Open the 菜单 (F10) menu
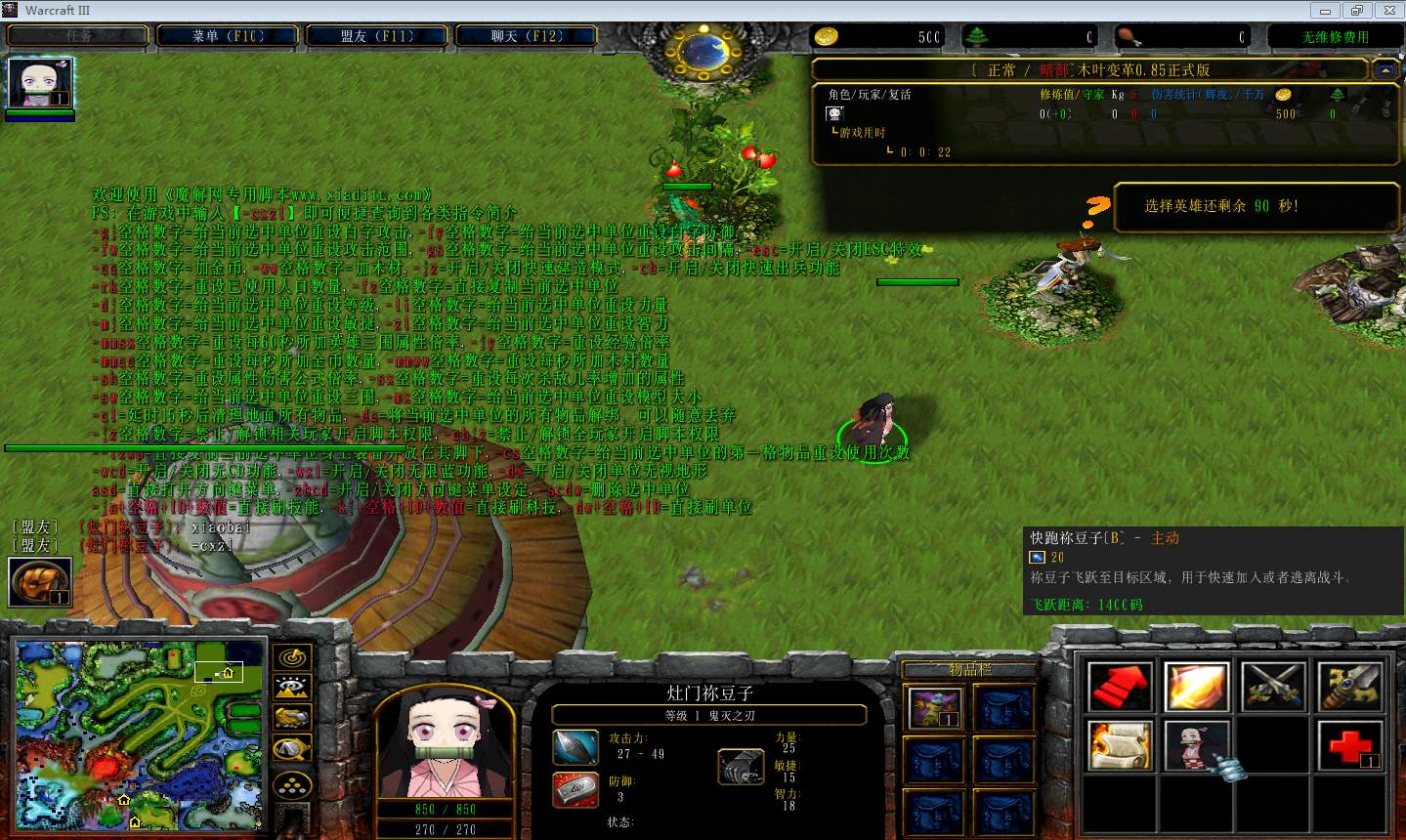 click(x=228, y=36)
